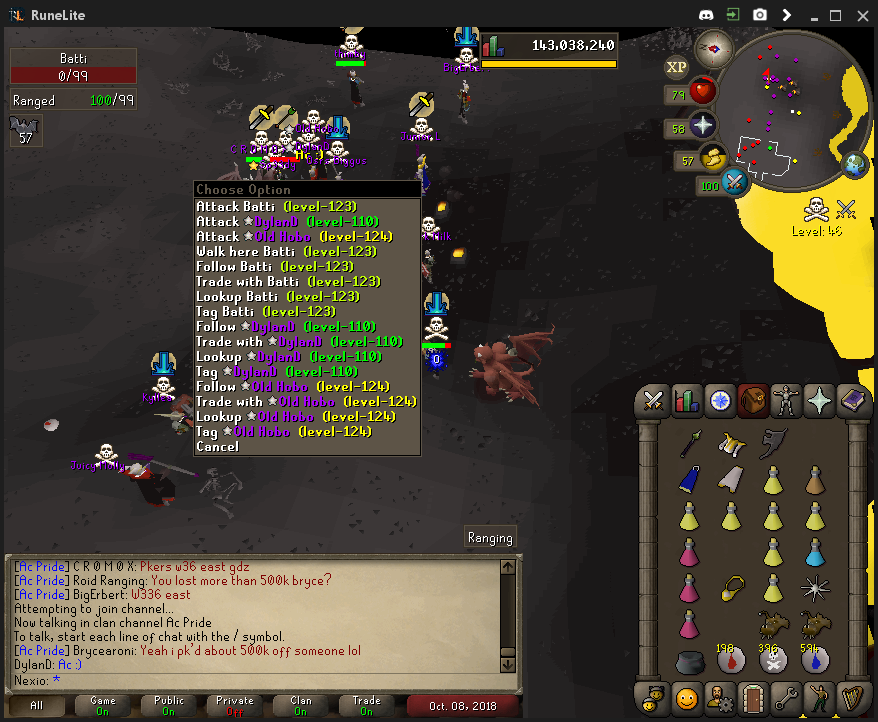Cancel the Choose Option menu
The width and height of the screenshot is (878, 722).
tap(218, 446)
